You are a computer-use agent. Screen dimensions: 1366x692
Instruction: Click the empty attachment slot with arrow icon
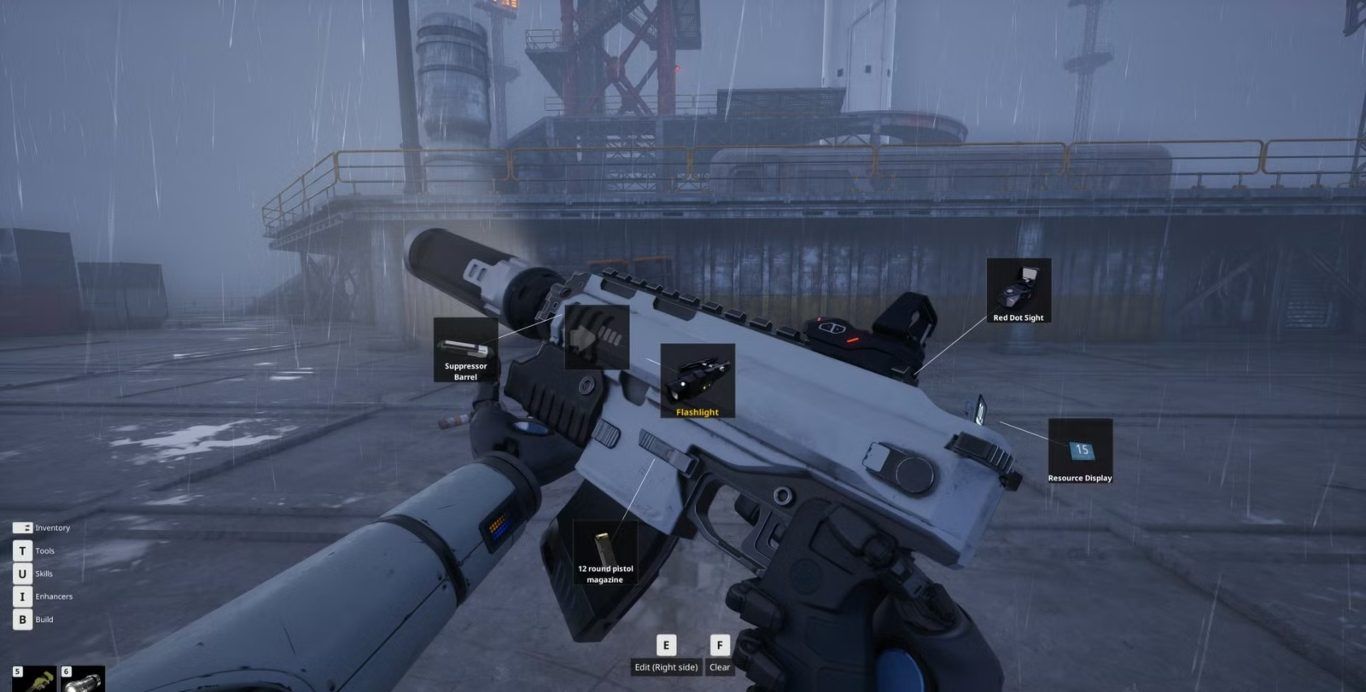coord(597,337)
